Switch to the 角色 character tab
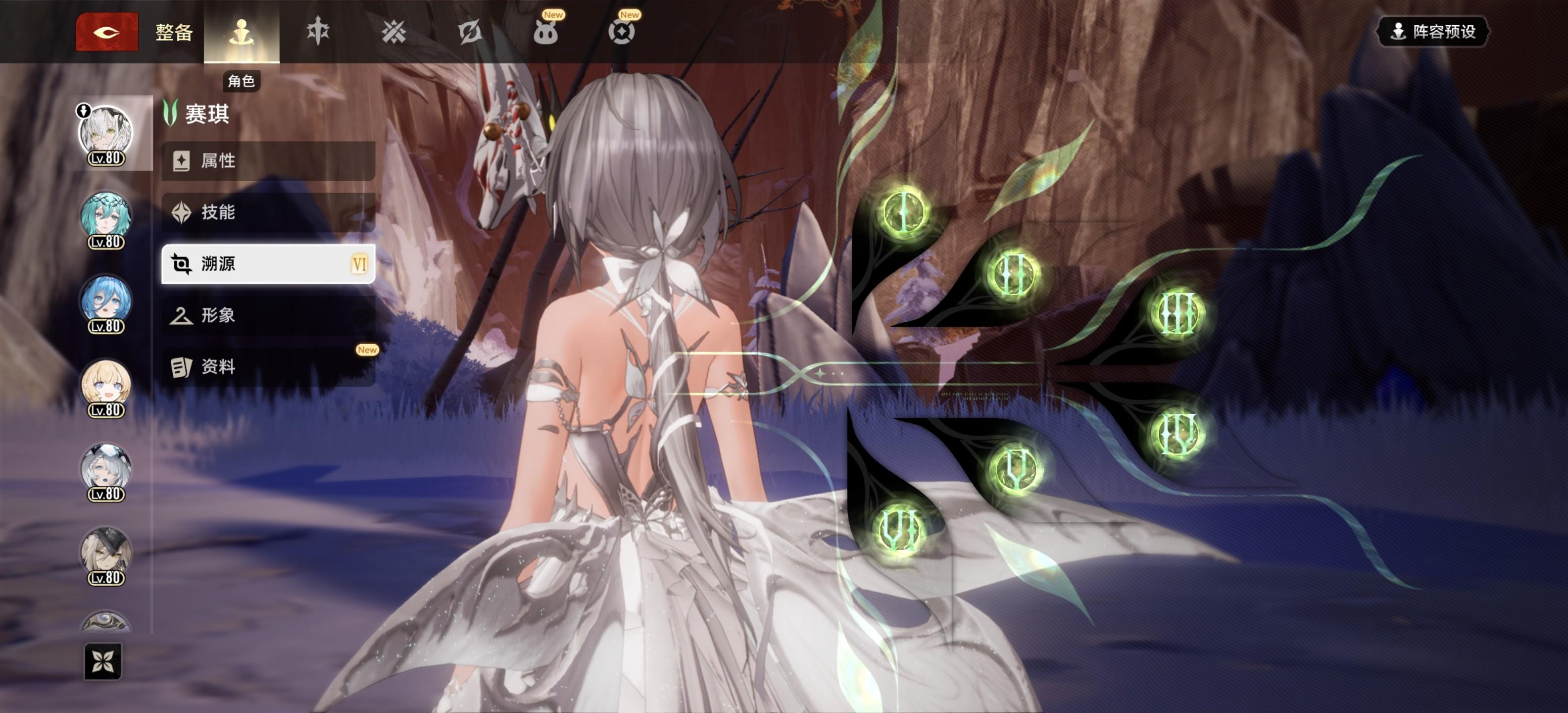 [241, 32]
